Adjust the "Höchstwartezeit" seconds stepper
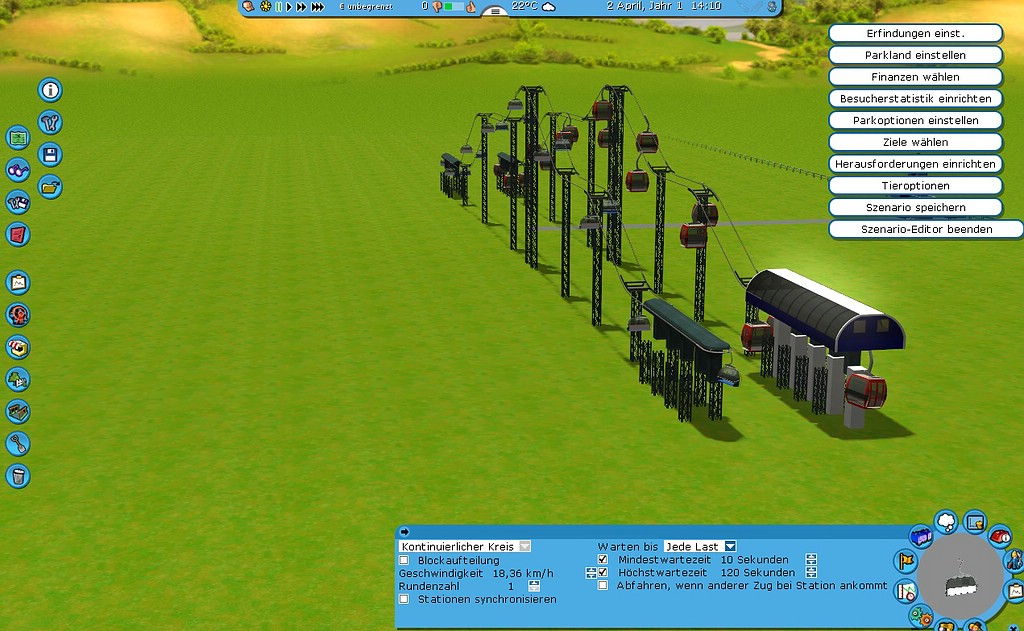Screen dimensions: 1024x631 tap(811, 573)
